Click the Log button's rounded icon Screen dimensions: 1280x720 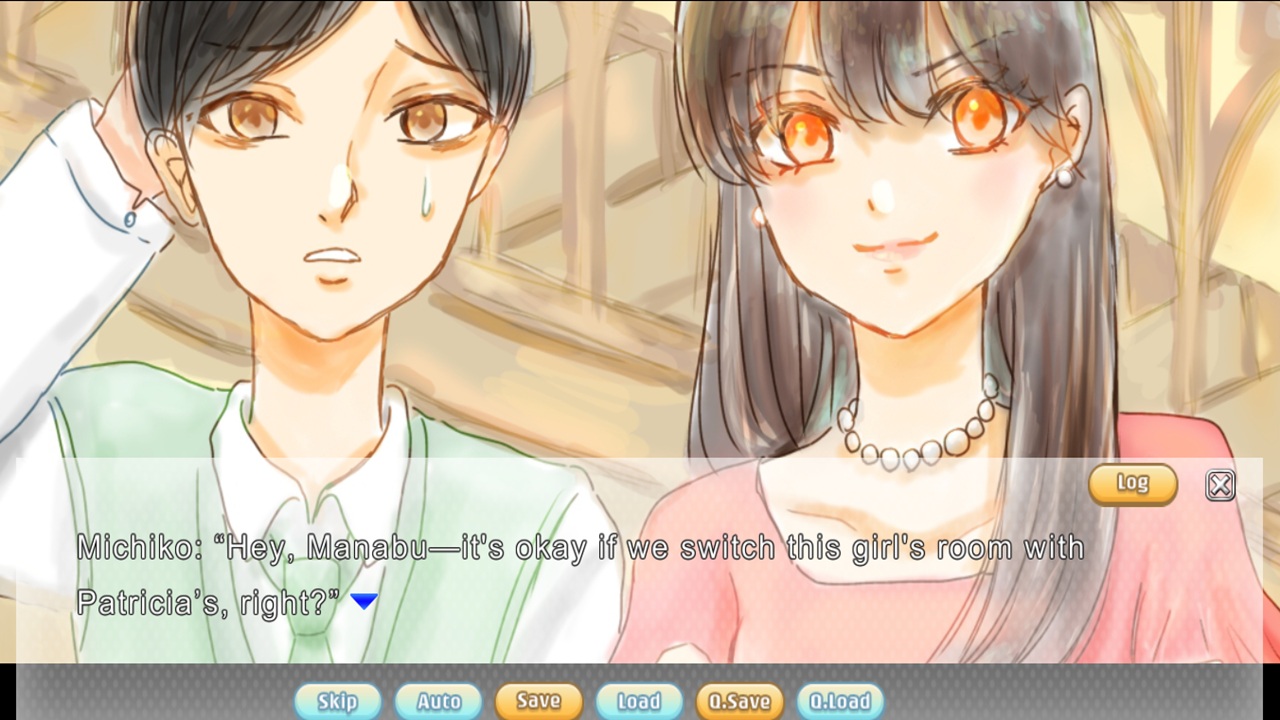pos(1133,484)
